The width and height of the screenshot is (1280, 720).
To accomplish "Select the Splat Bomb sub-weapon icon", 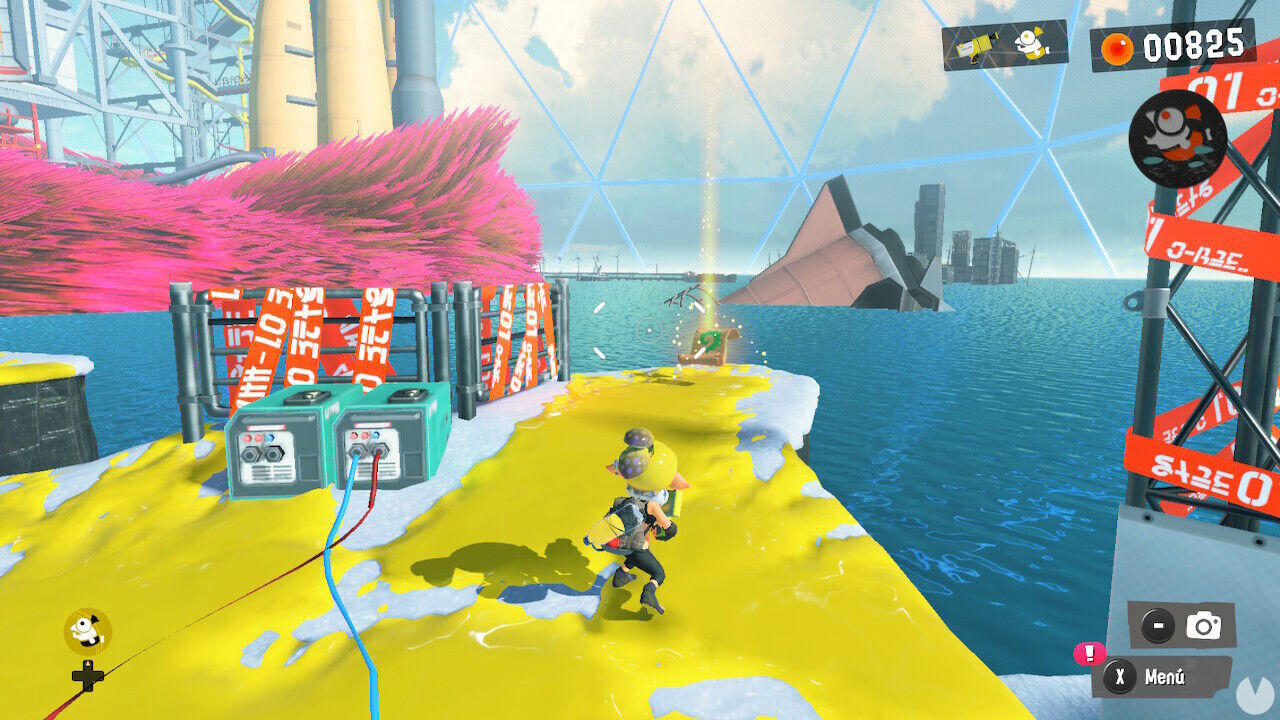I will click(x=1030, y=45).
